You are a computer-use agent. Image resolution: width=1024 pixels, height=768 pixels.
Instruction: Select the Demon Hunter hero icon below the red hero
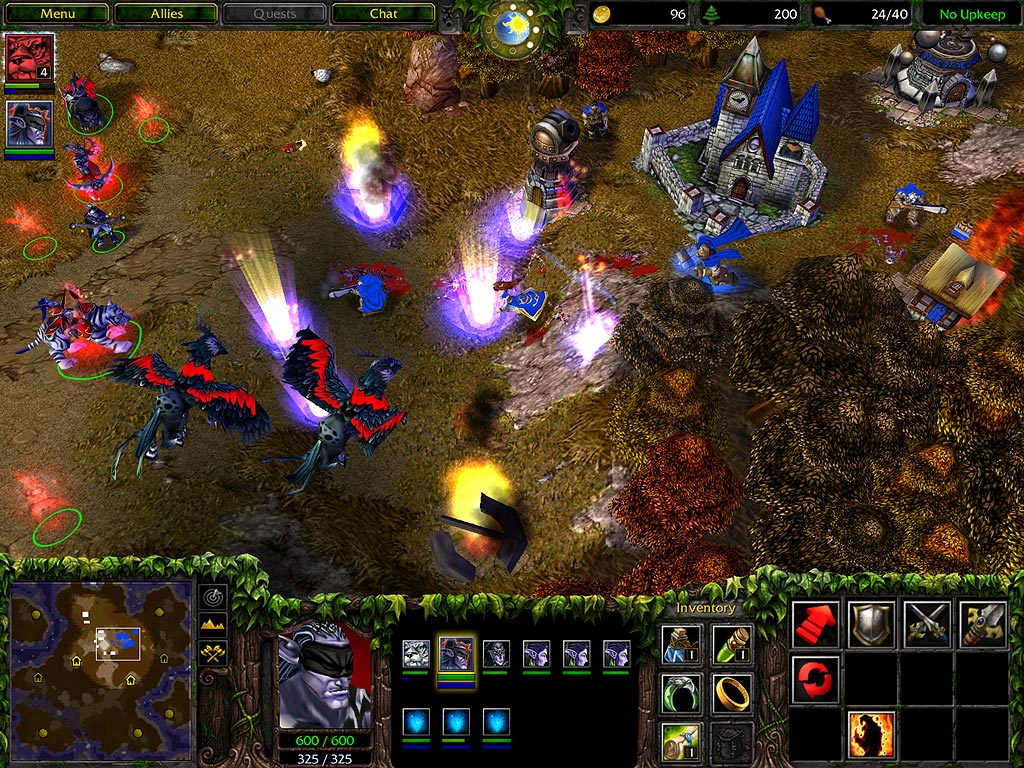(29, 125)
